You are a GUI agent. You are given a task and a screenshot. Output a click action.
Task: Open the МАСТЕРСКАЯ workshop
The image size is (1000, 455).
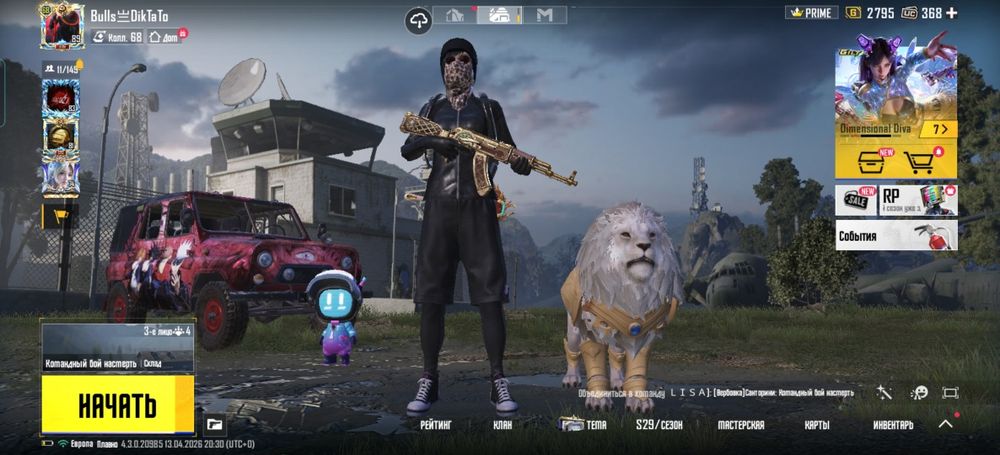click(x=741, y=425)
